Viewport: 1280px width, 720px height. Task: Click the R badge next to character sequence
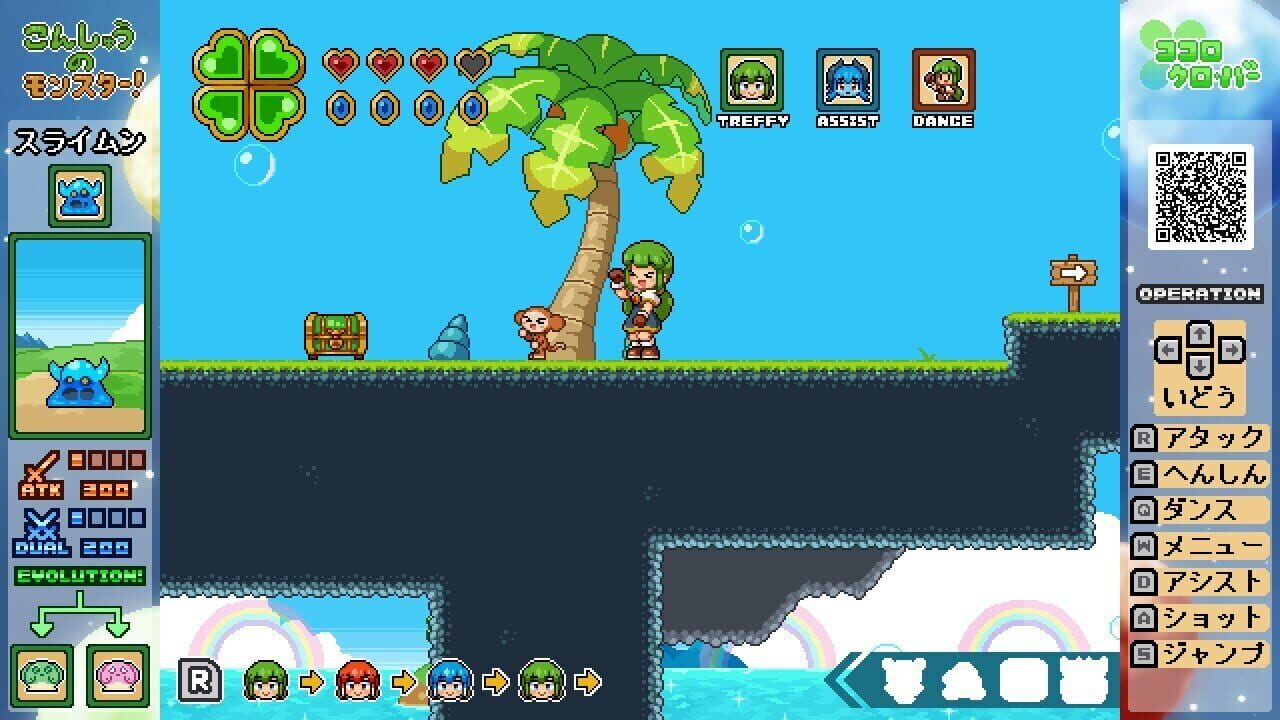(200, 681)
